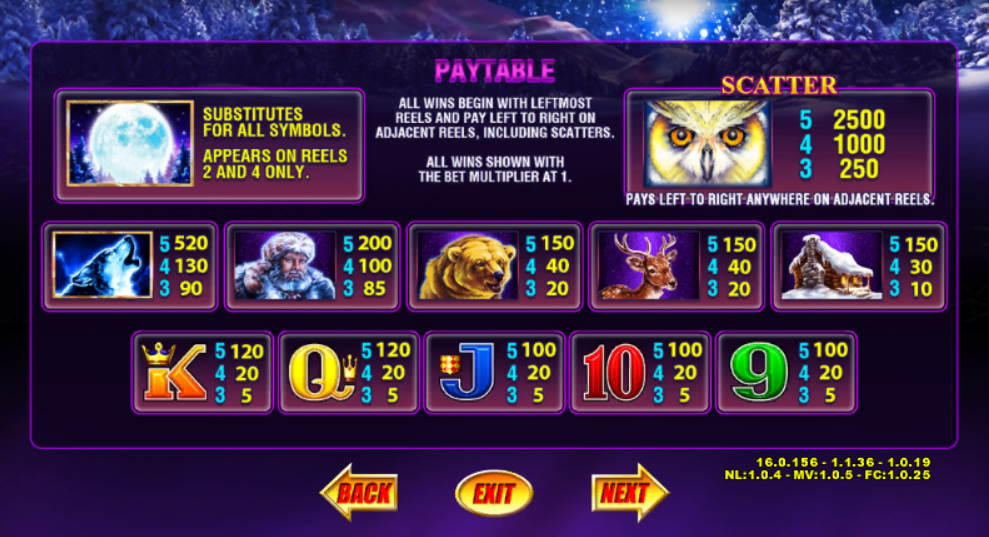Go to the previous paytable page with BACK
The height and width of the screenshot is (537, 989).
pos(360,491)
